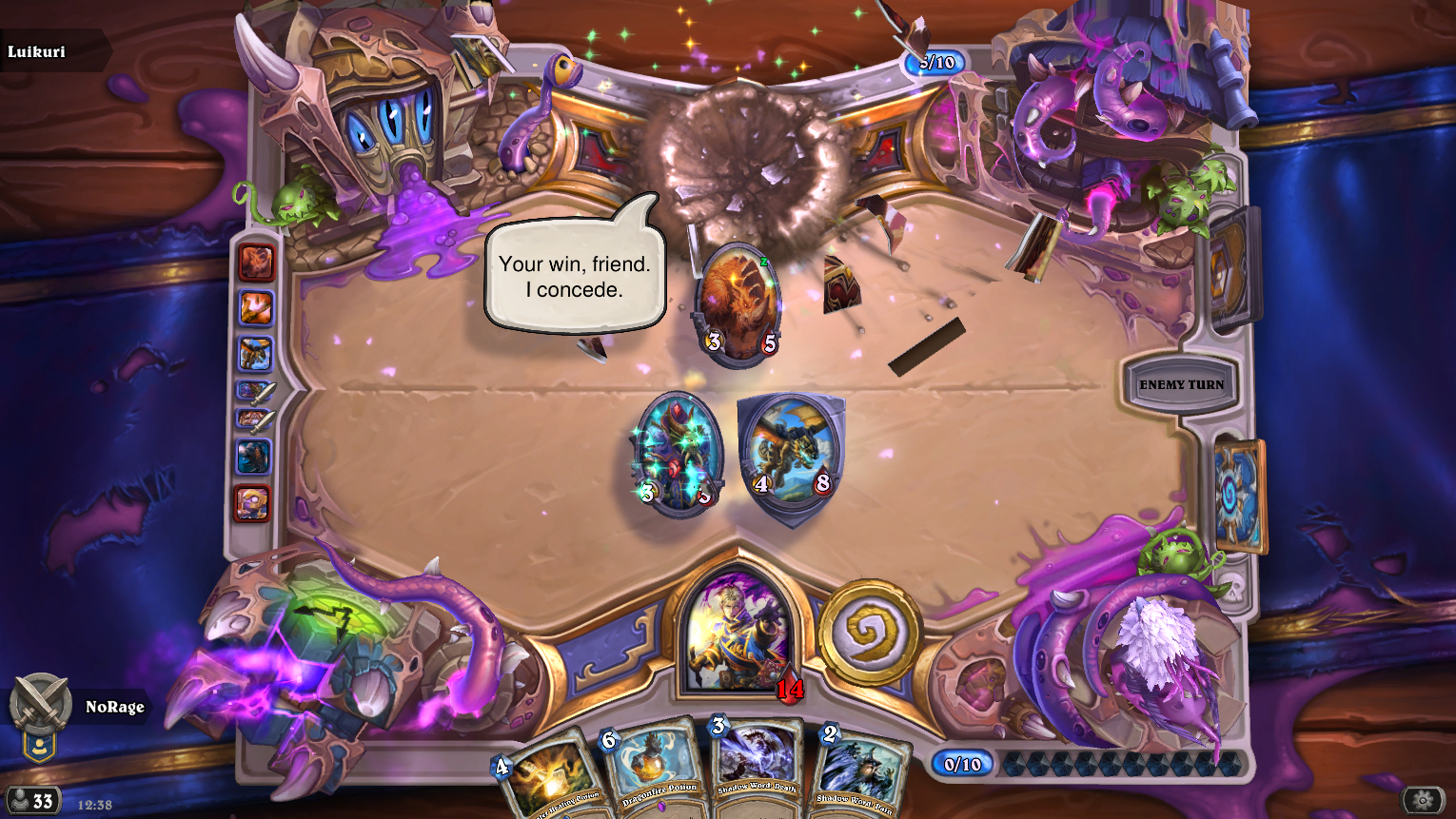Open the settings gear menu

point(1423,800)
